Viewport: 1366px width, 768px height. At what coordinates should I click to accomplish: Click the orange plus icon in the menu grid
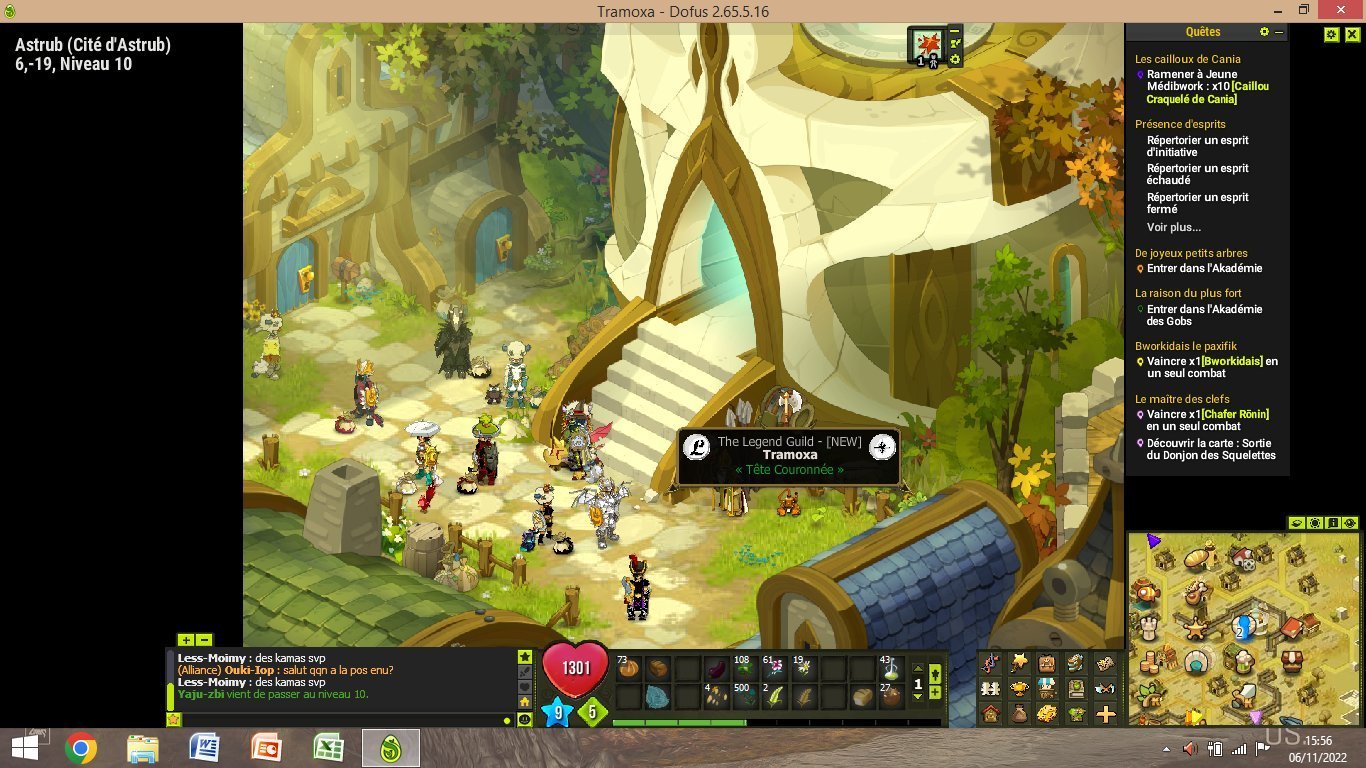tap(1104, 715)
